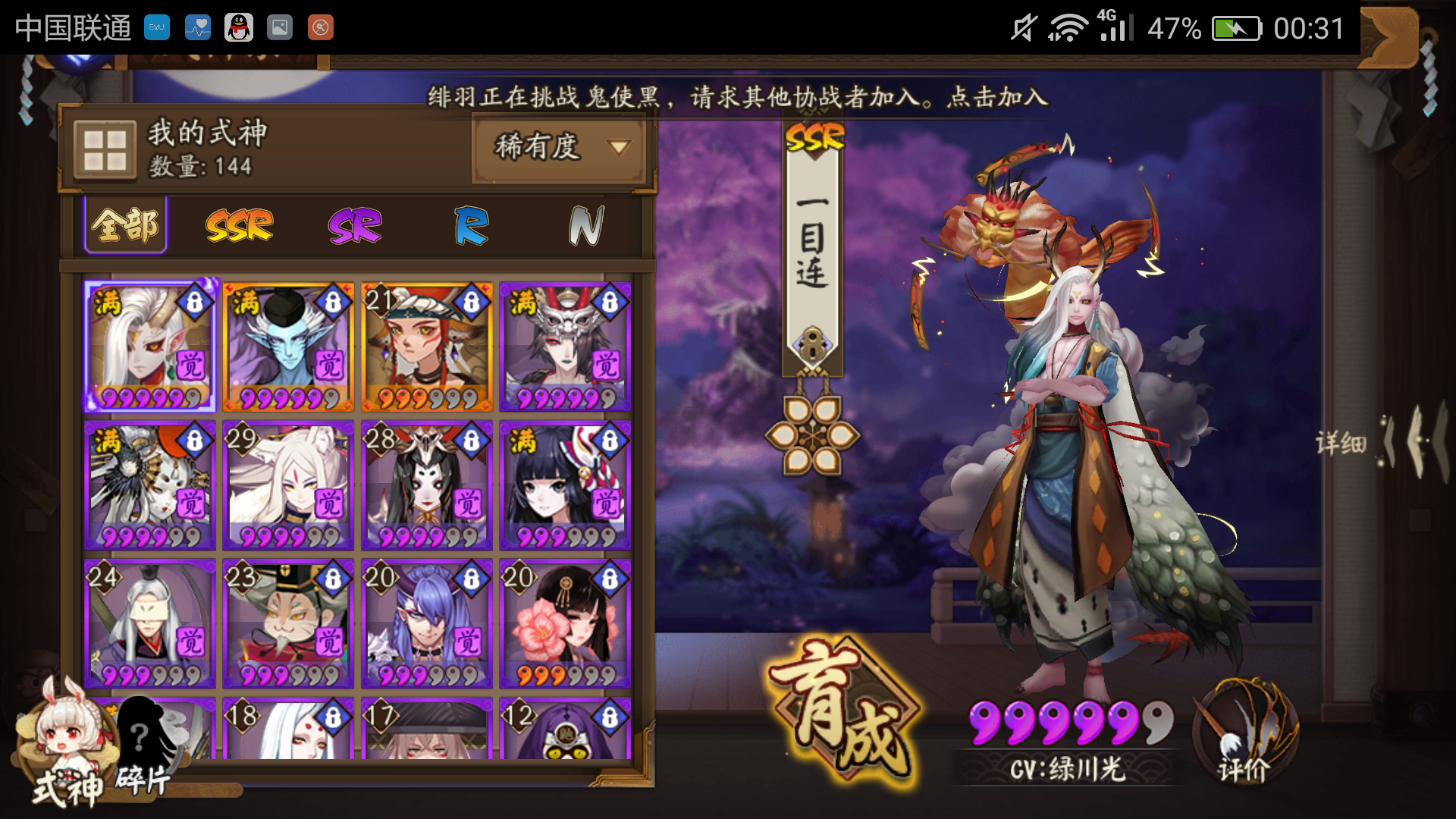Viewport: 1456px width, 819px height.
Task: Click 点击加入 to join the 鬼使黑 battle
Action: (994, 96)
